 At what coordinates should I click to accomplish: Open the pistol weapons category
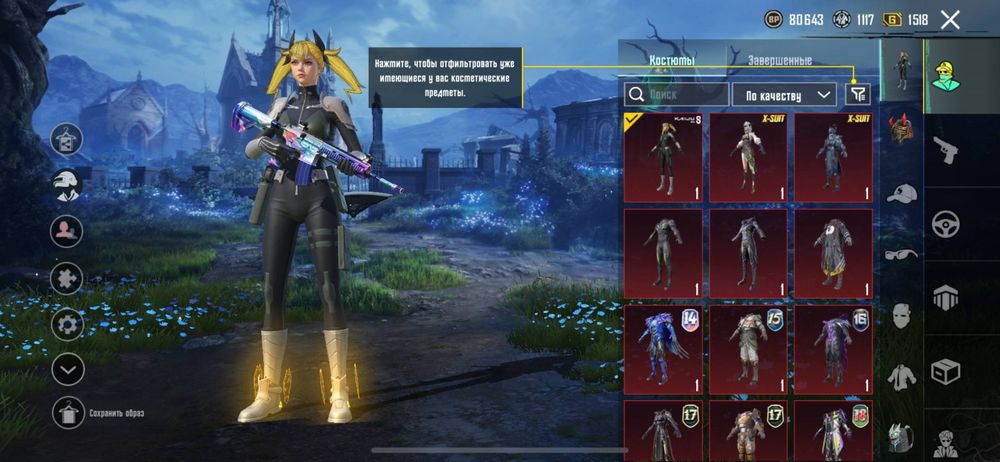coord(945,152)
